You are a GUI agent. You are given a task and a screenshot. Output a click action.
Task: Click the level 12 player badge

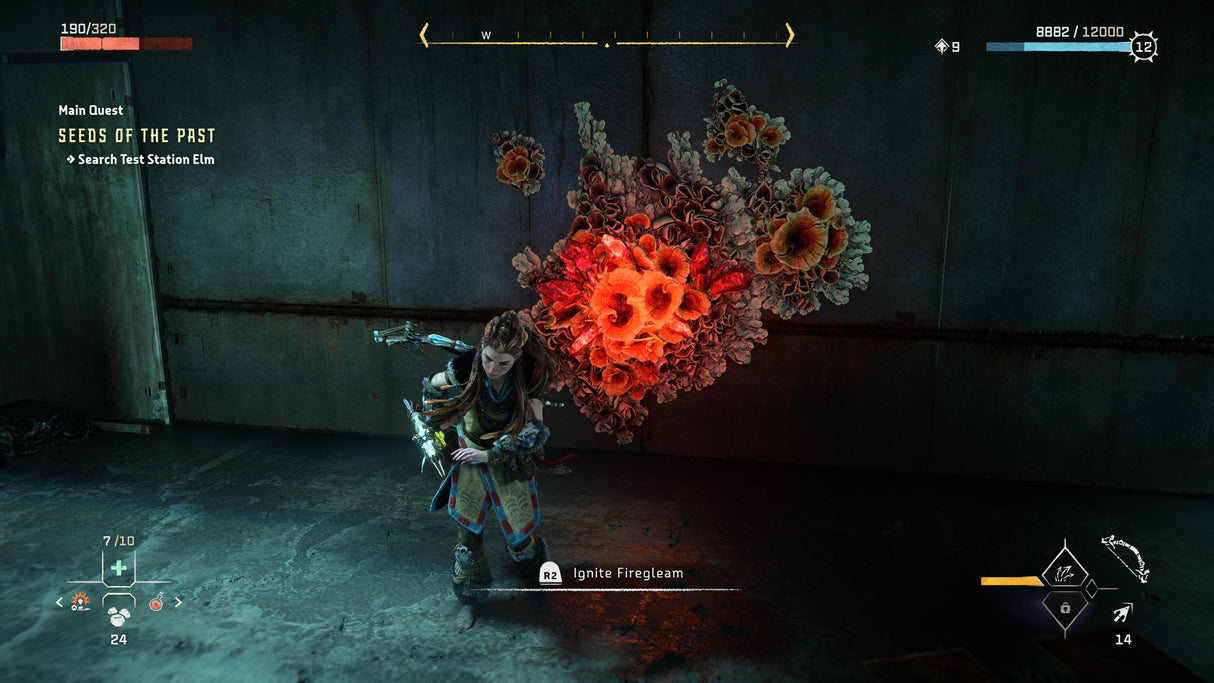coord(1143,46)
